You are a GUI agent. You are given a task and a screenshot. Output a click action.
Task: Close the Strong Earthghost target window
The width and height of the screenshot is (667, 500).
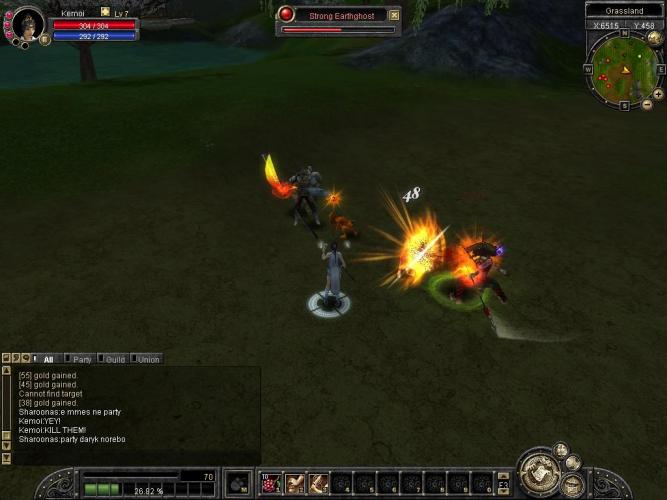[394, 15]
